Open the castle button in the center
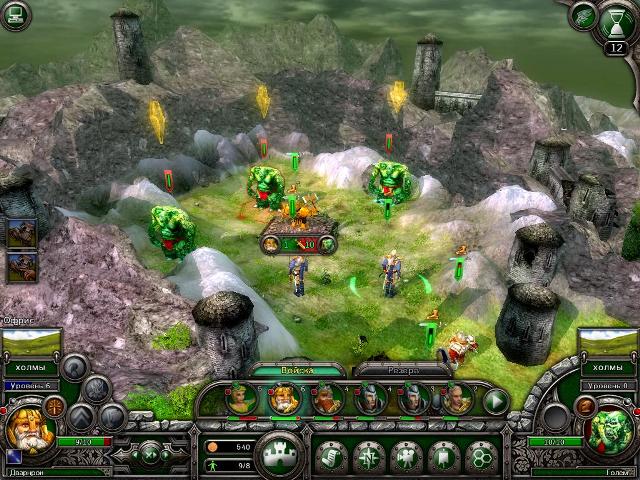The height and width of the screenshot is (480, 640). point(280,455)
